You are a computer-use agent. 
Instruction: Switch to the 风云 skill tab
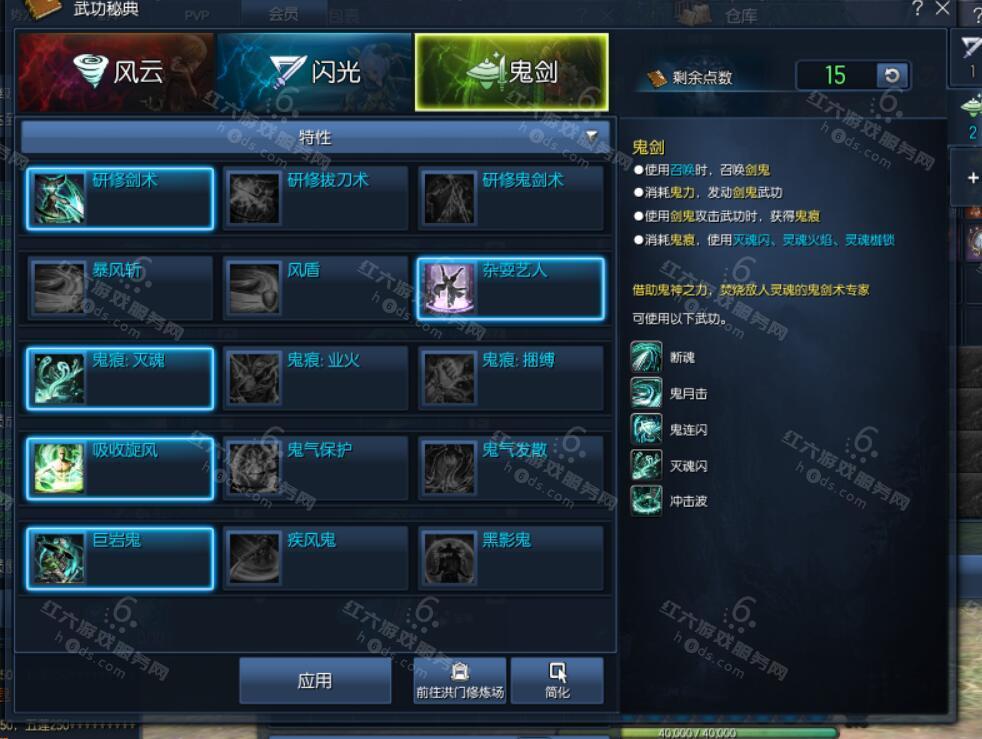pyautogui.click(x=116, y=72)
